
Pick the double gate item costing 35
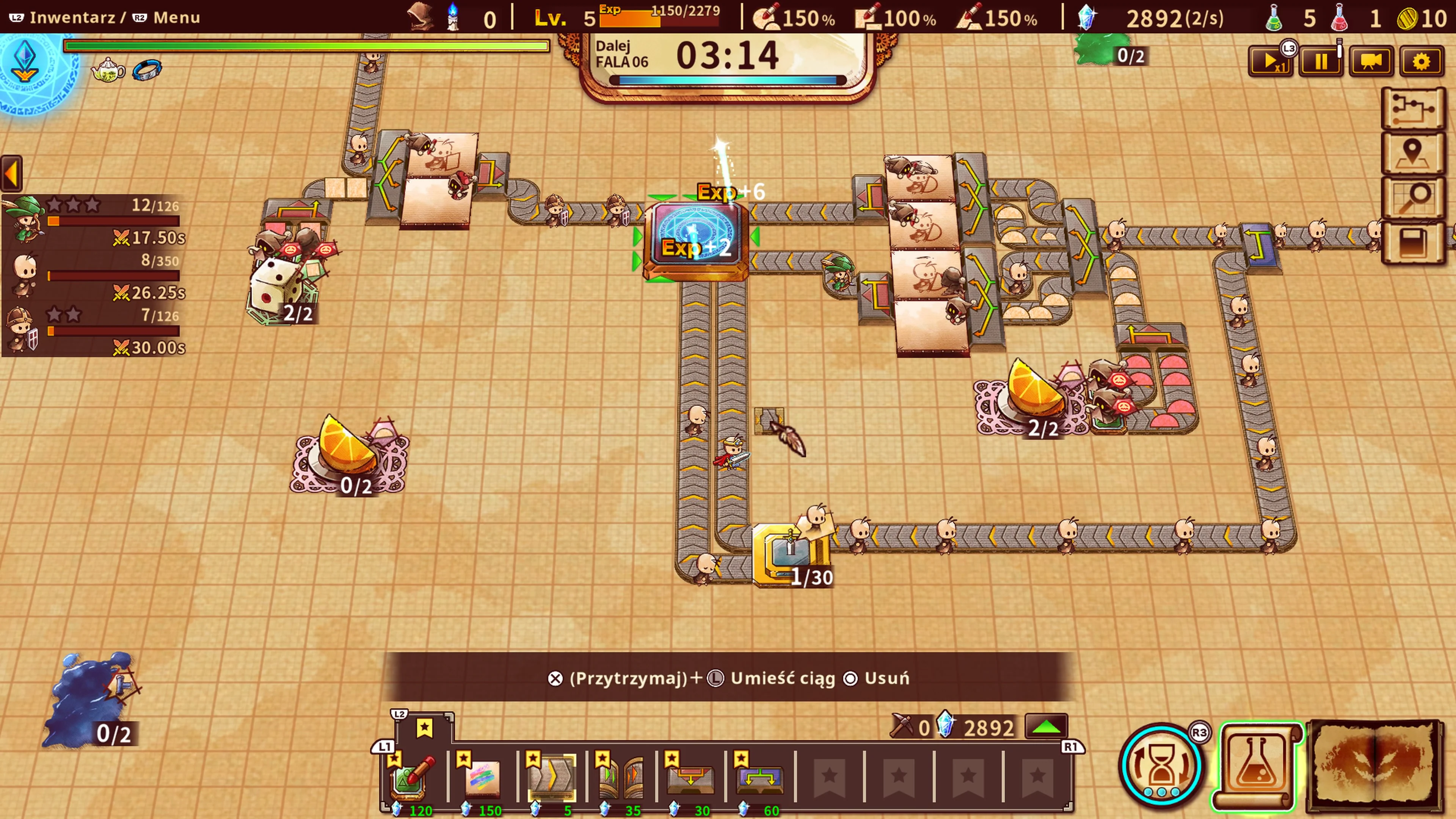tap(621, 777)
